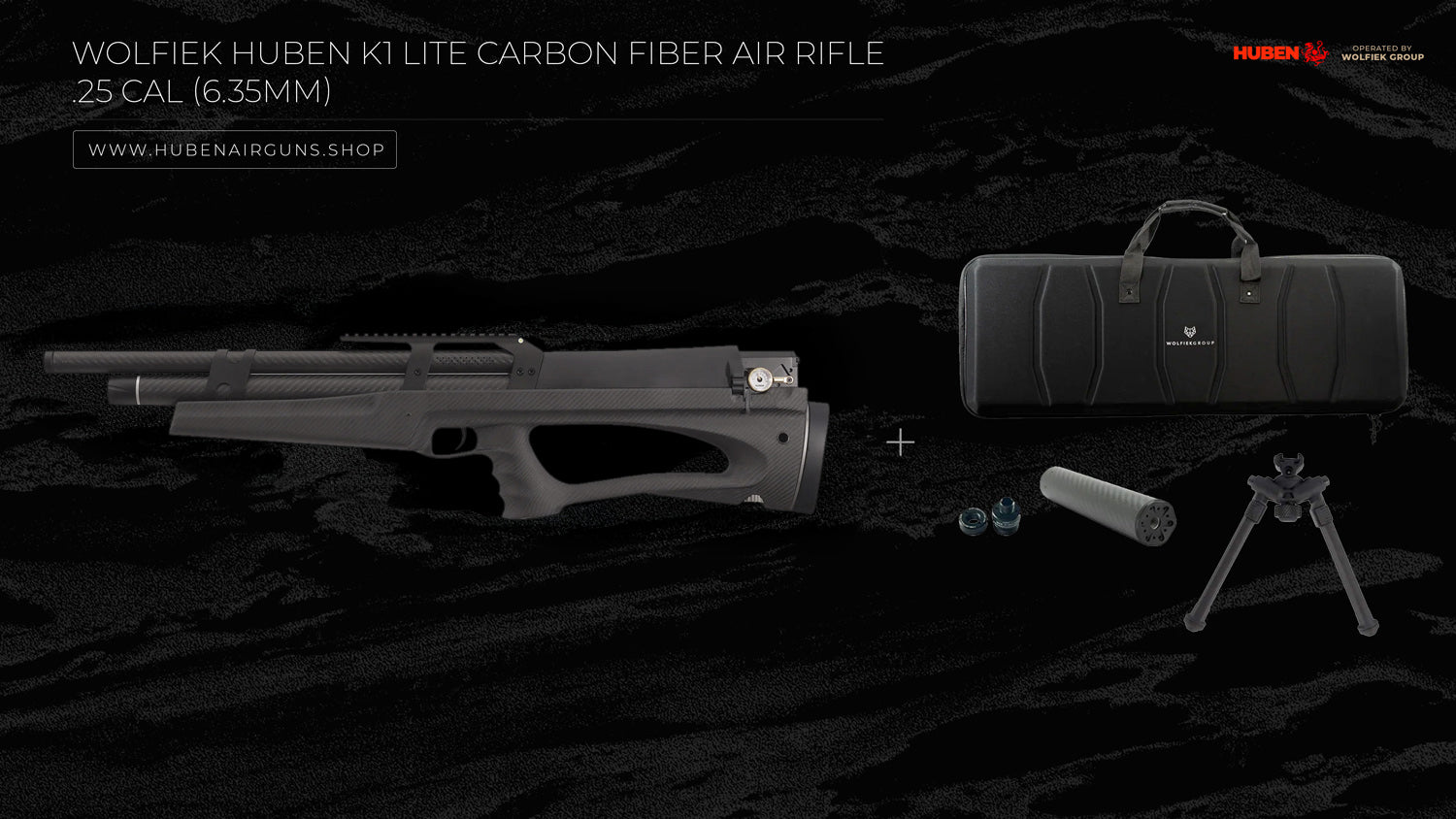This screenshot has width=1456, height=819.
Task: Click the Huben Wolfiek Group logo
Action: (x=1327, y=52)
